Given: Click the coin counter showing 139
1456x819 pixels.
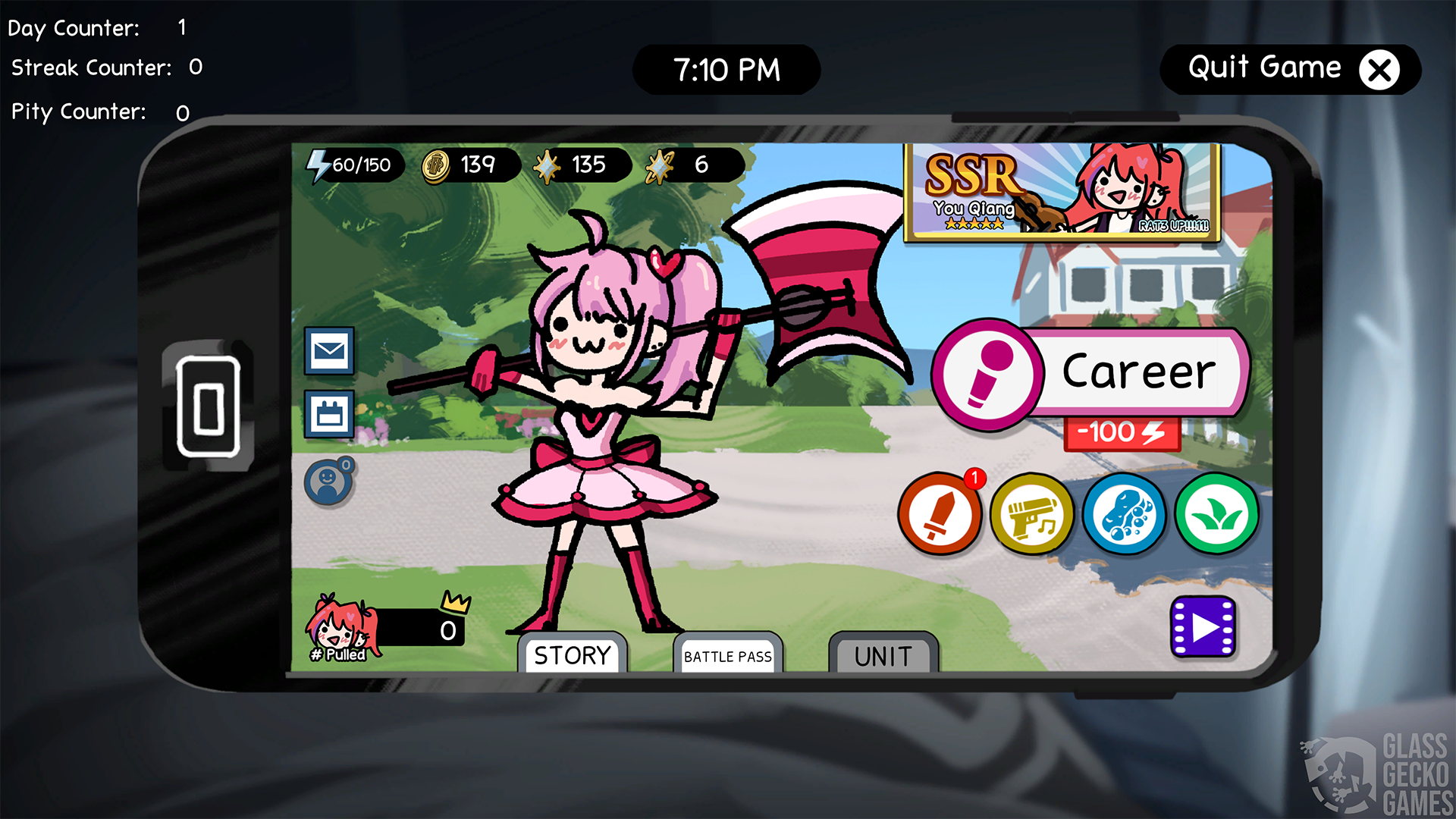Looking at the screenshot, I should click(x=463, y=165).
